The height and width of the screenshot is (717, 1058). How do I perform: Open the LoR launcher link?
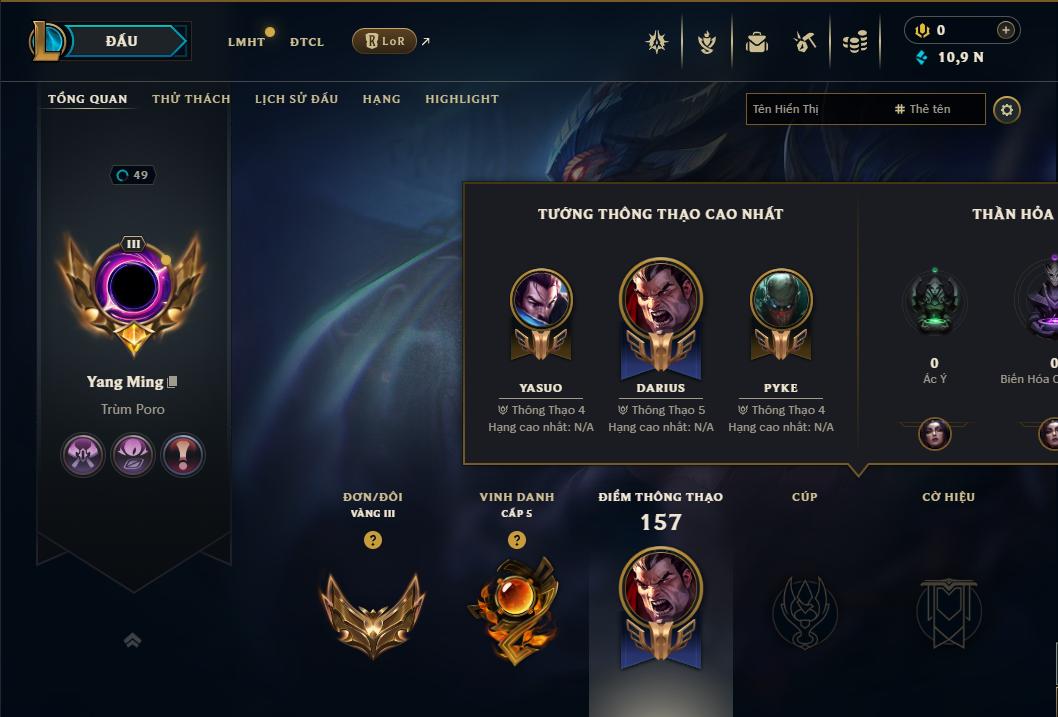tap(385, 41)
